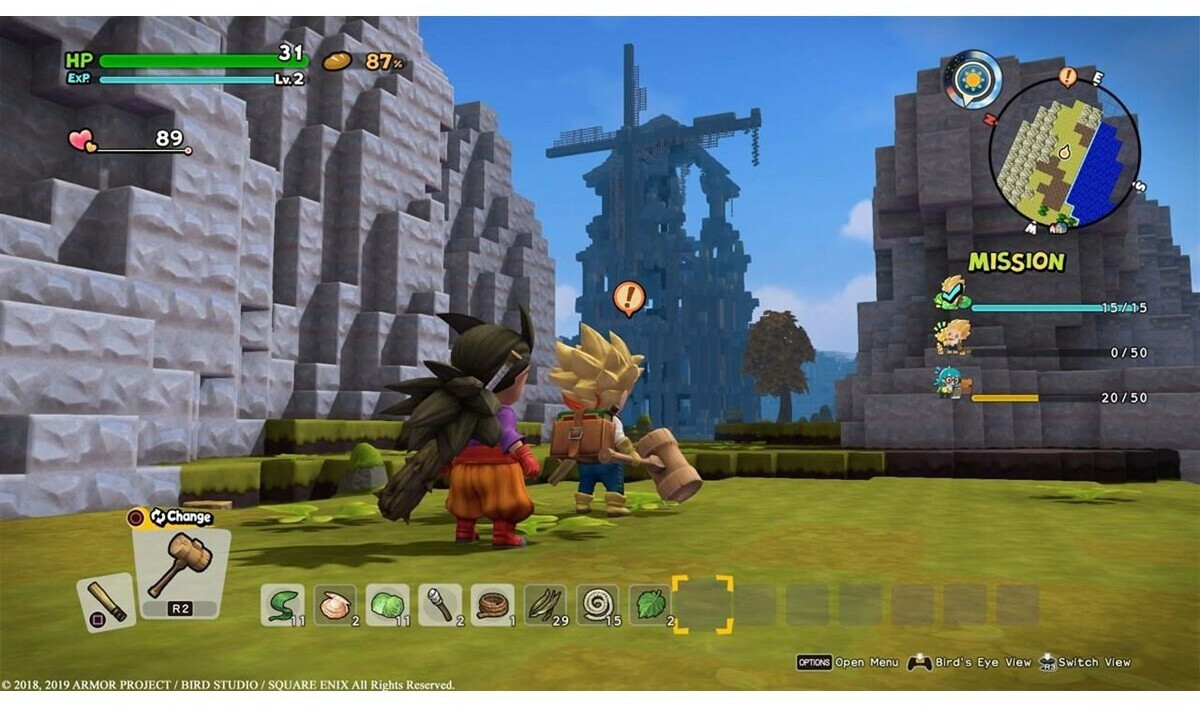Select the coiled rope hotbar slot
Screen dimensions: 1200x707
point(597,604)
